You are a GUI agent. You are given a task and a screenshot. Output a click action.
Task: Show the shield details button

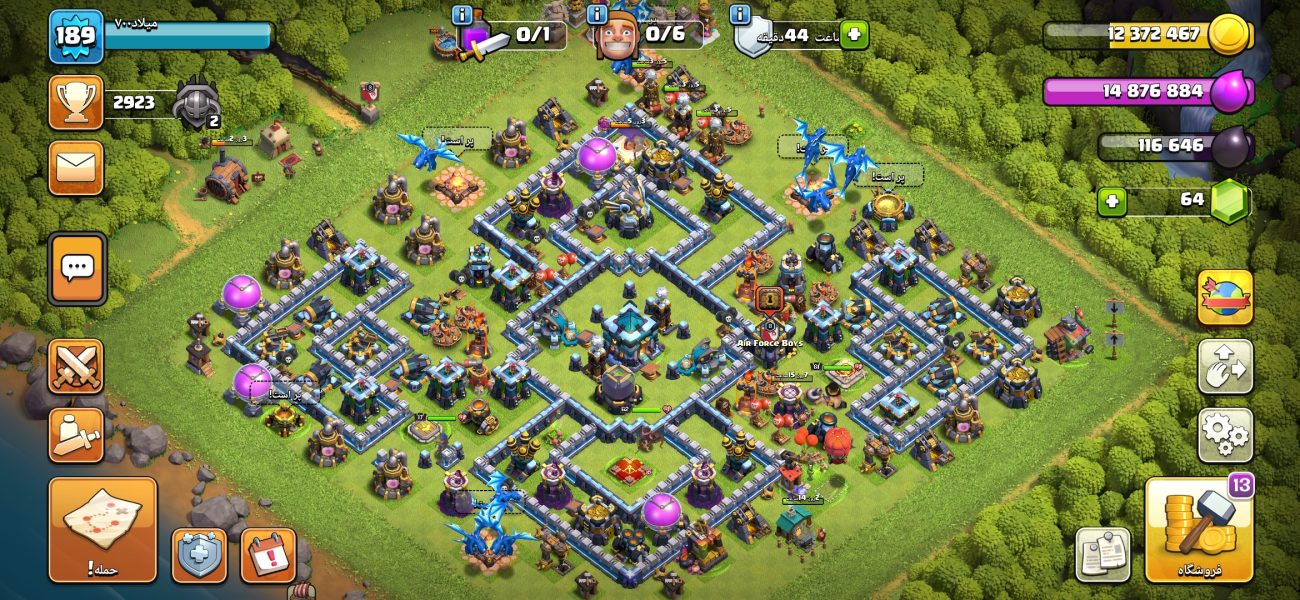click(x=199, y=555)
